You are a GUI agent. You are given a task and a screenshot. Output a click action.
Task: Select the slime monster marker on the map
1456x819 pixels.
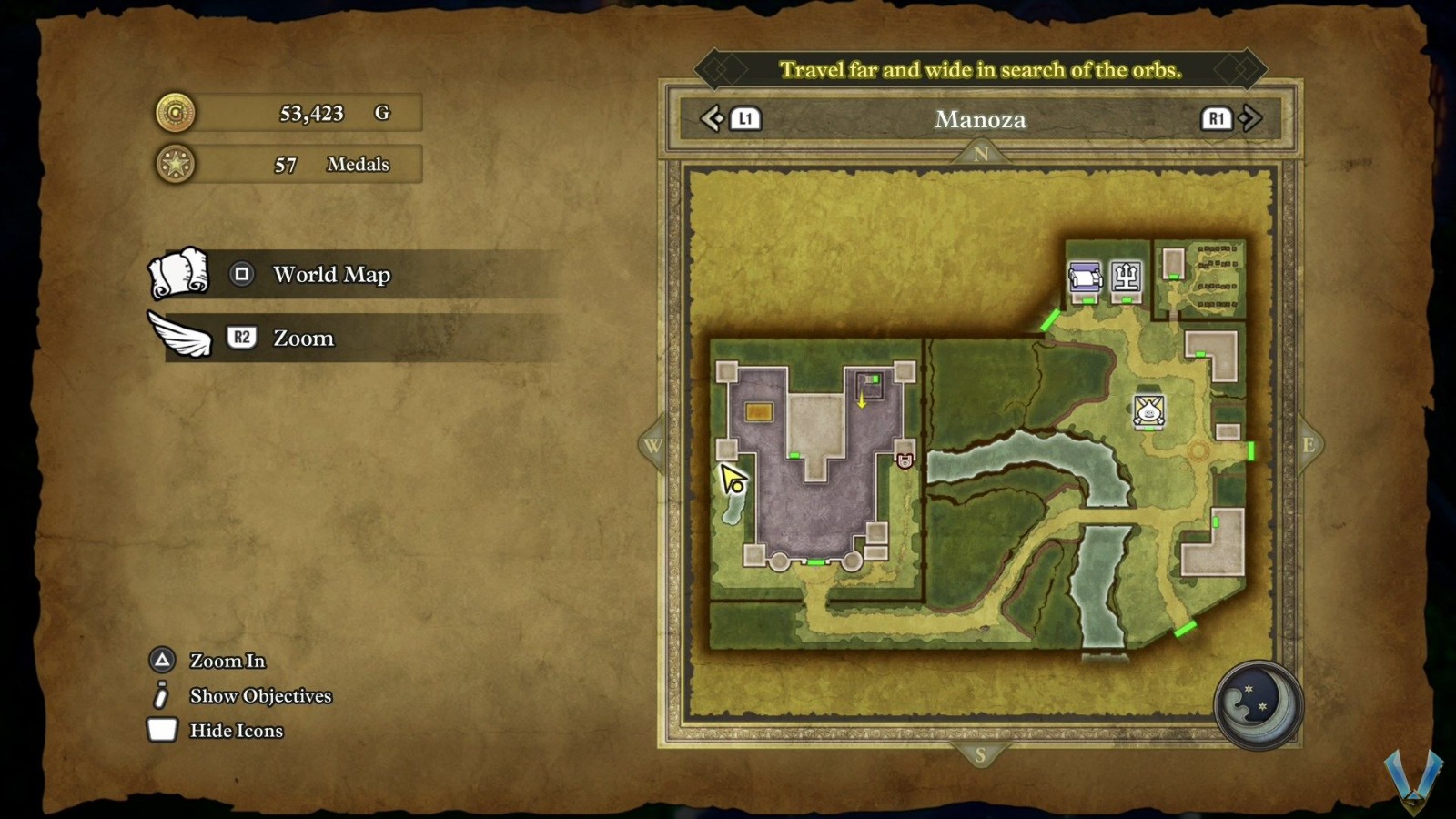(1149, 410)
